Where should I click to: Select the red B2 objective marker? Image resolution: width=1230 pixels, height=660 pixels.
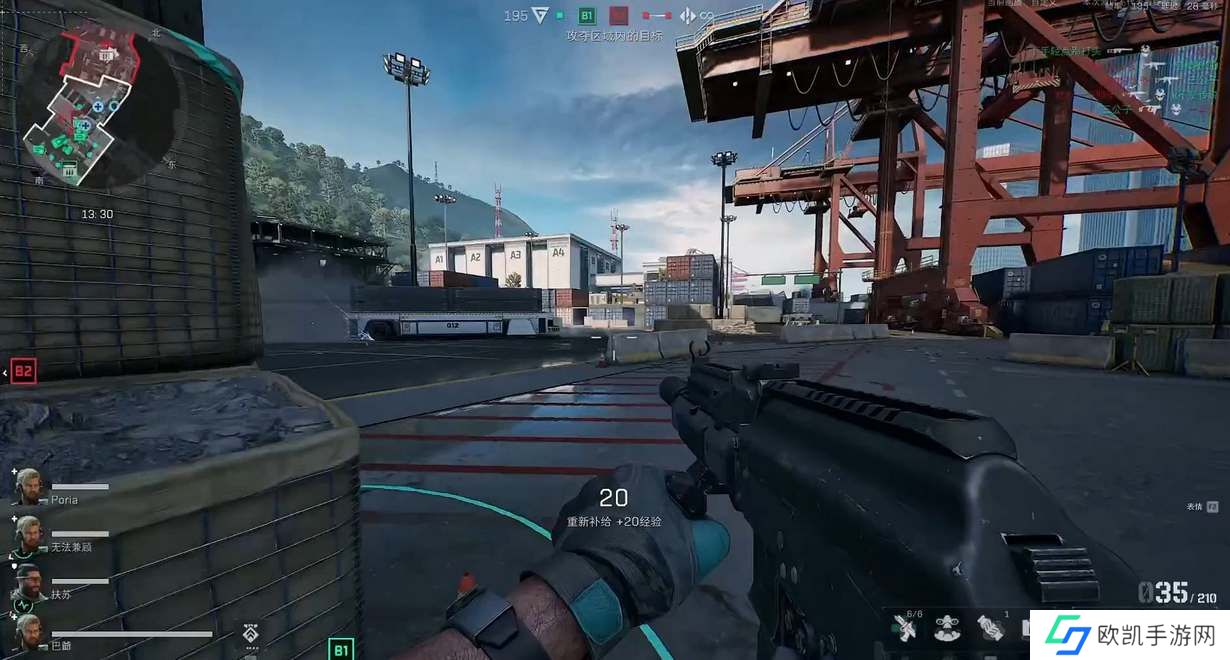(23, 372)
